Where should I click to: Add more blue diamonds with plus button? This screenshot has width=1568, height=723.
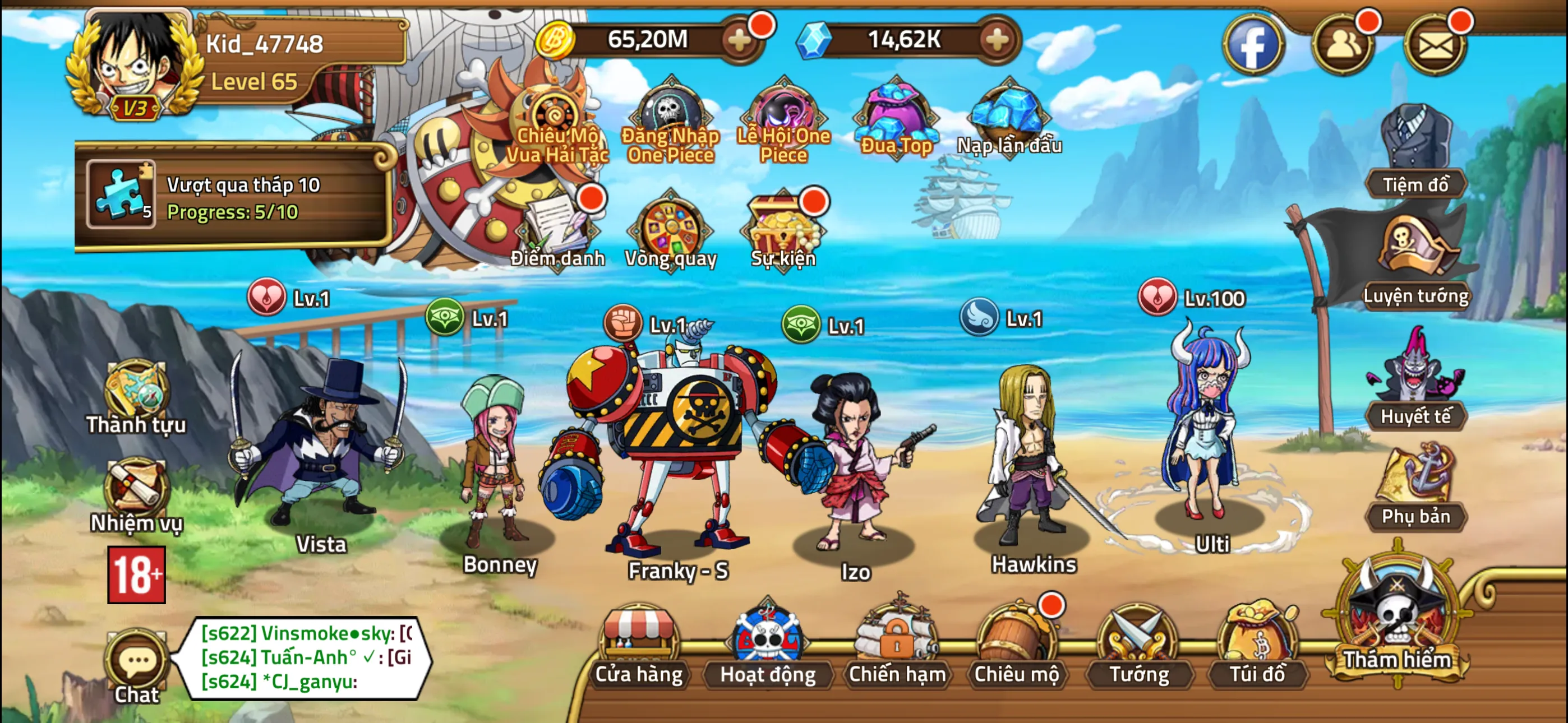tap(997, 40)
